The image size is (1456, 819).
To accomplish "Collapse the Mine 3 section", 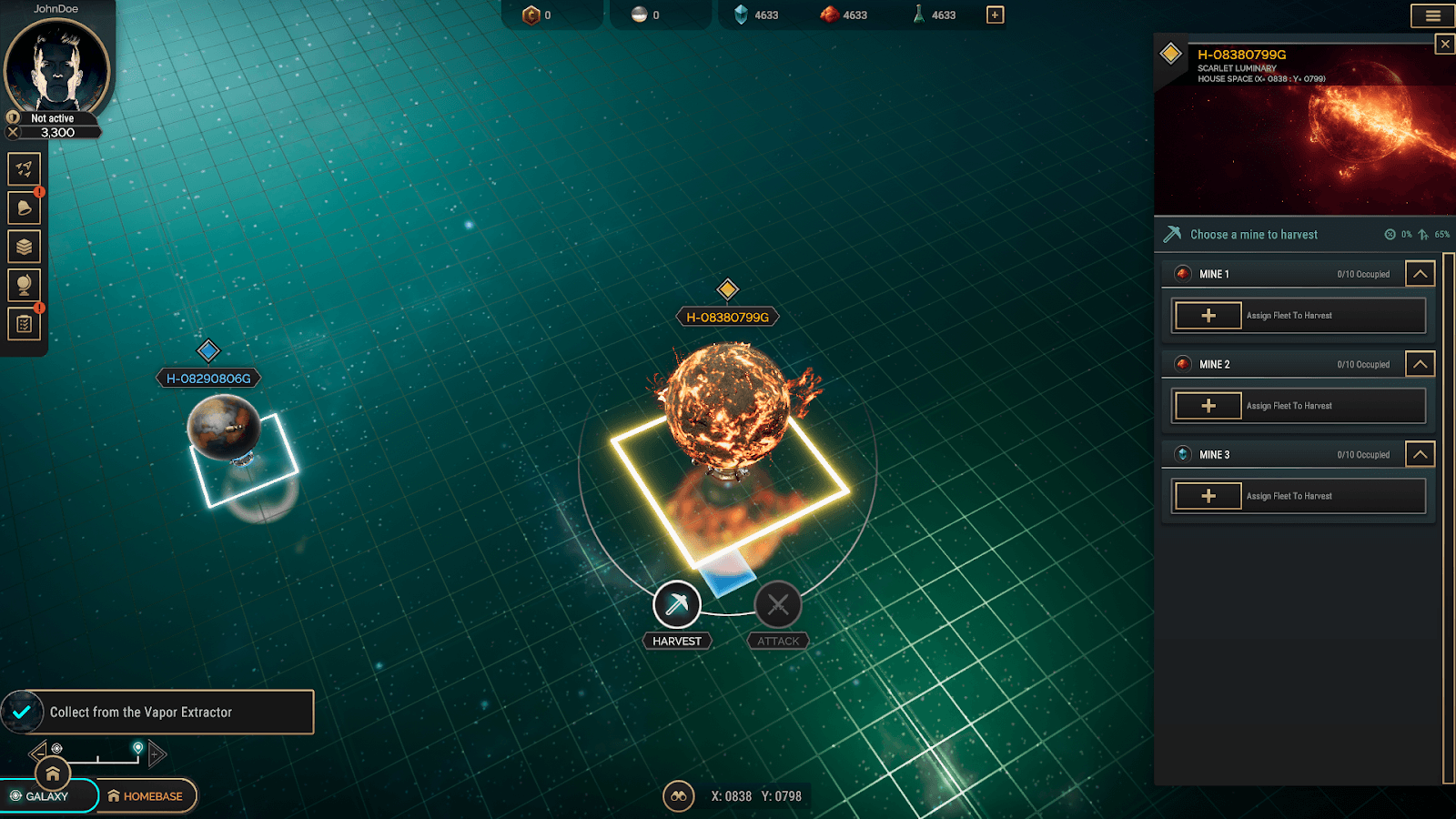I will coord(1420,454).
